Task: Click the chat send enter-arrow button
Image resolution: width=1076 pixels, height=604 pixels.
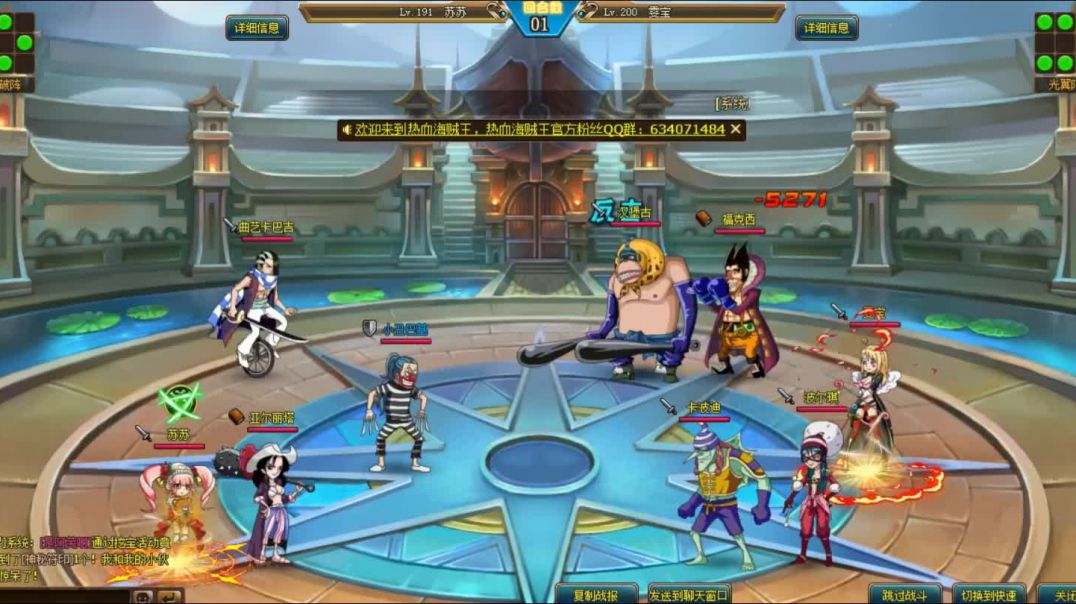Action: click(170, 597)
